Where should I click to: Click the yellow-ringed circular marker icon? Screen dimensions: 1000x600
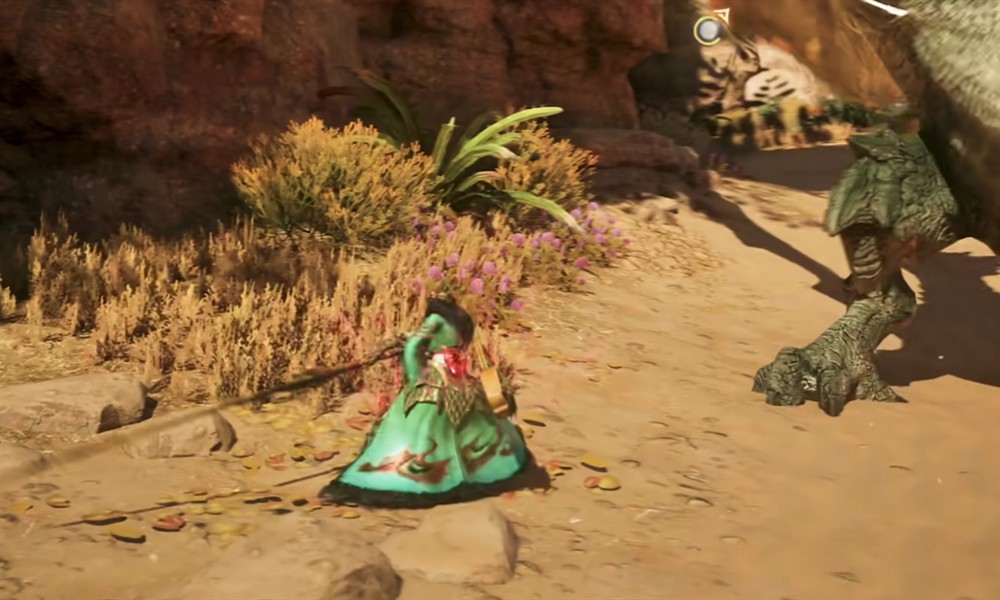709,30
